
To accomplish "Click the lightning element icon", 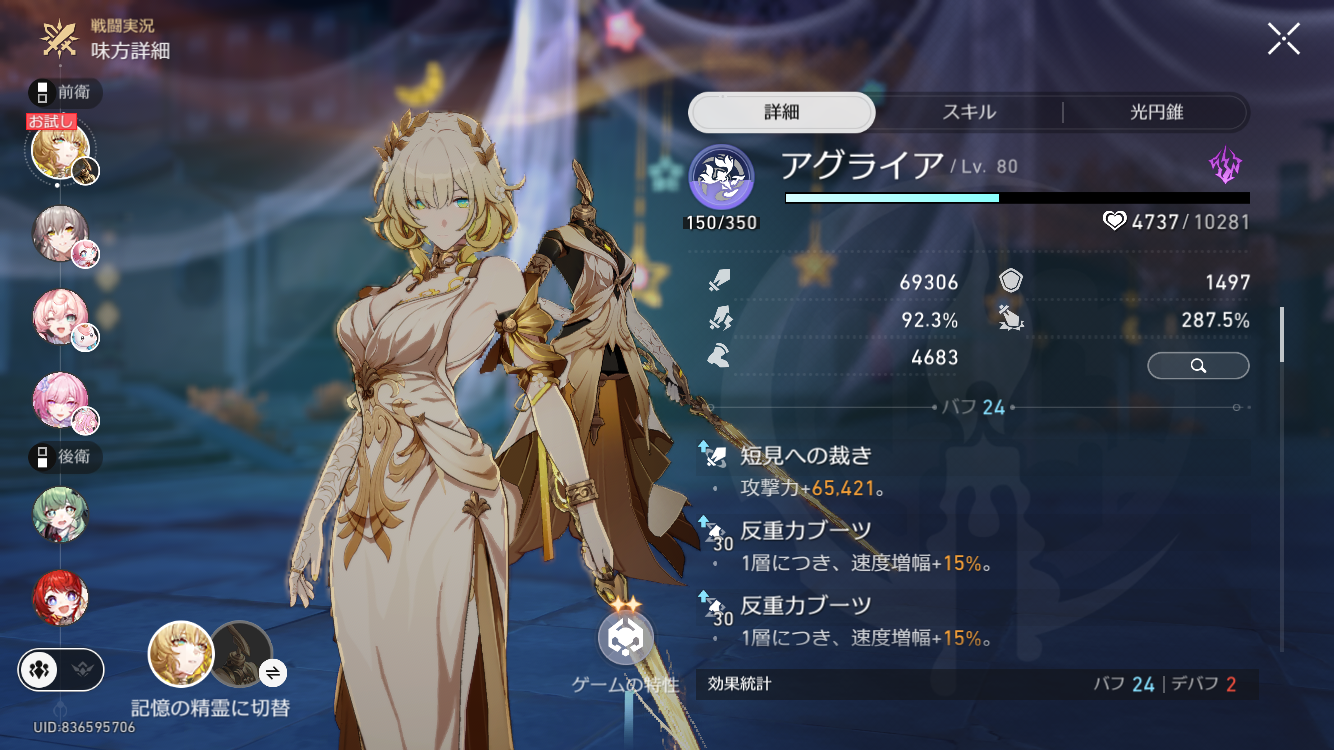I will [x=1225, y=166].
